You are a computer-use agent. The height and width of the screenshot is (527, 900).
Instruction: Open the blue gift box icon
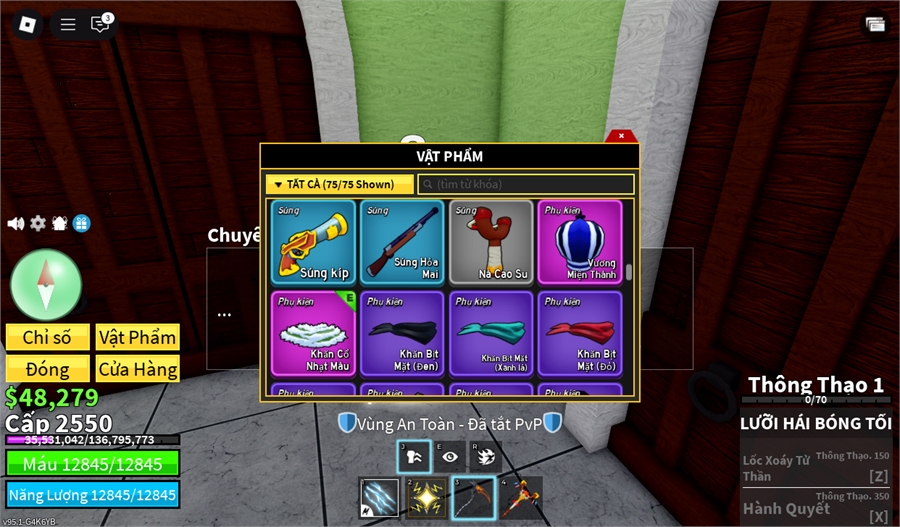[x=81, y=223]
